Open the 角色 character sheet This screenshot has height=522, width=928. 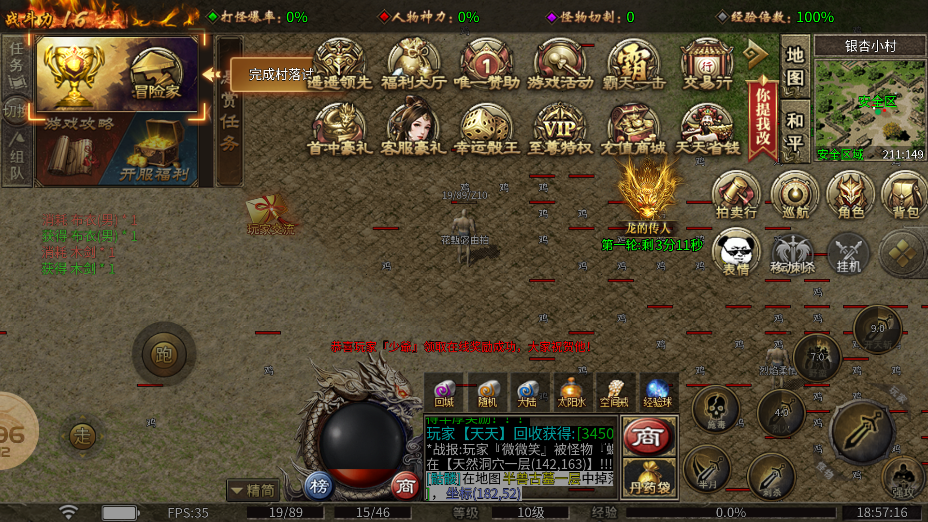[x=850, y=195]
